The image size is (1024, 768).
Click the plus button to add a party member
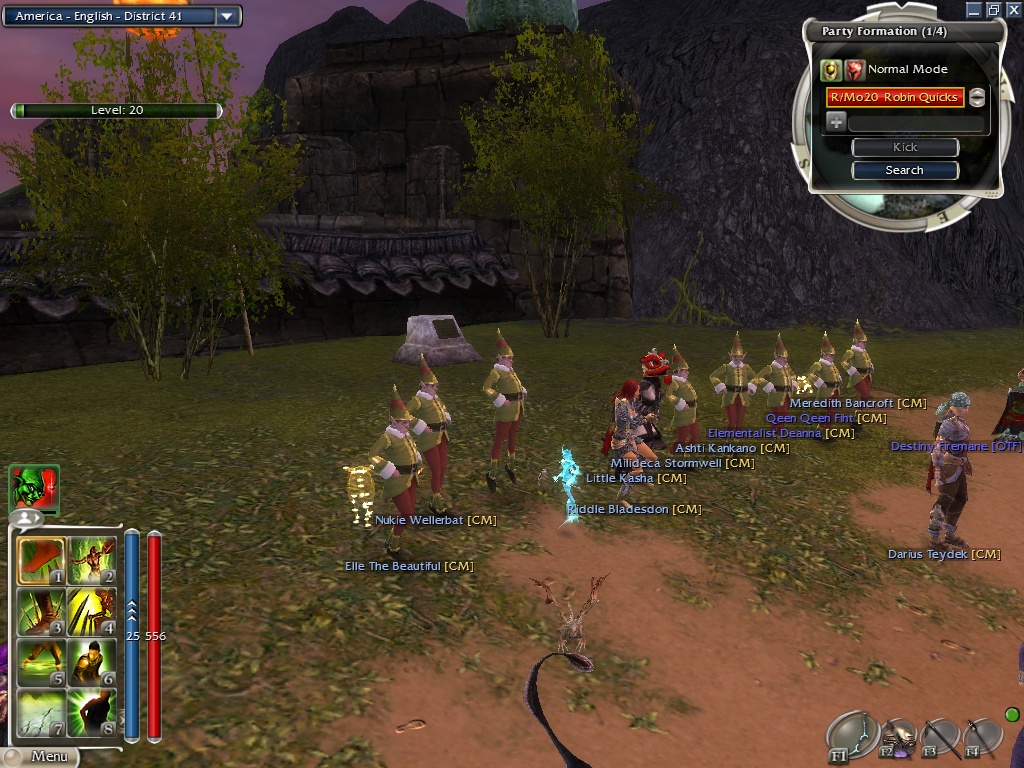[836, 122]
